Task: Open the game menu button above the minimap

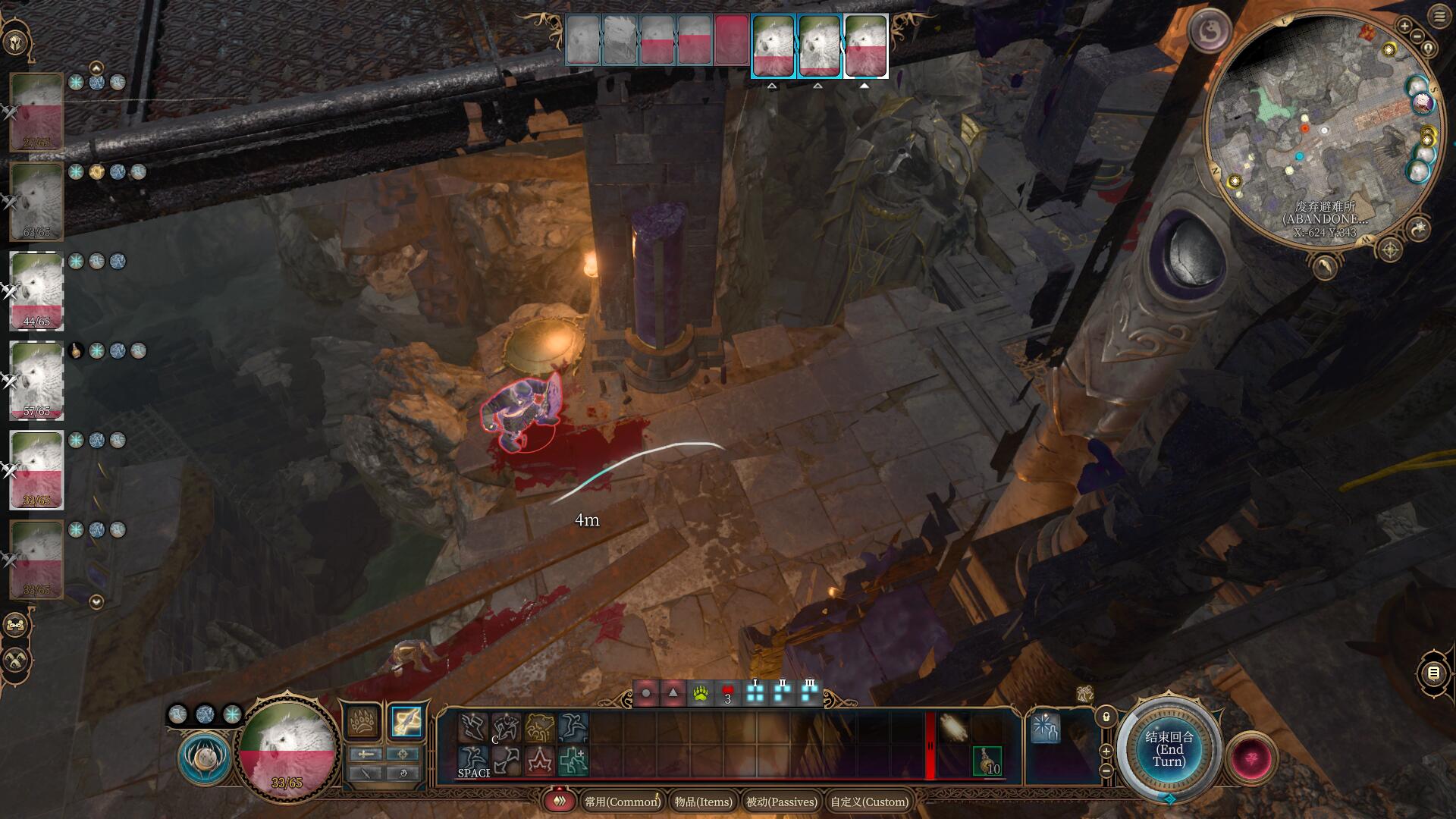Action: coord(1439,16)
